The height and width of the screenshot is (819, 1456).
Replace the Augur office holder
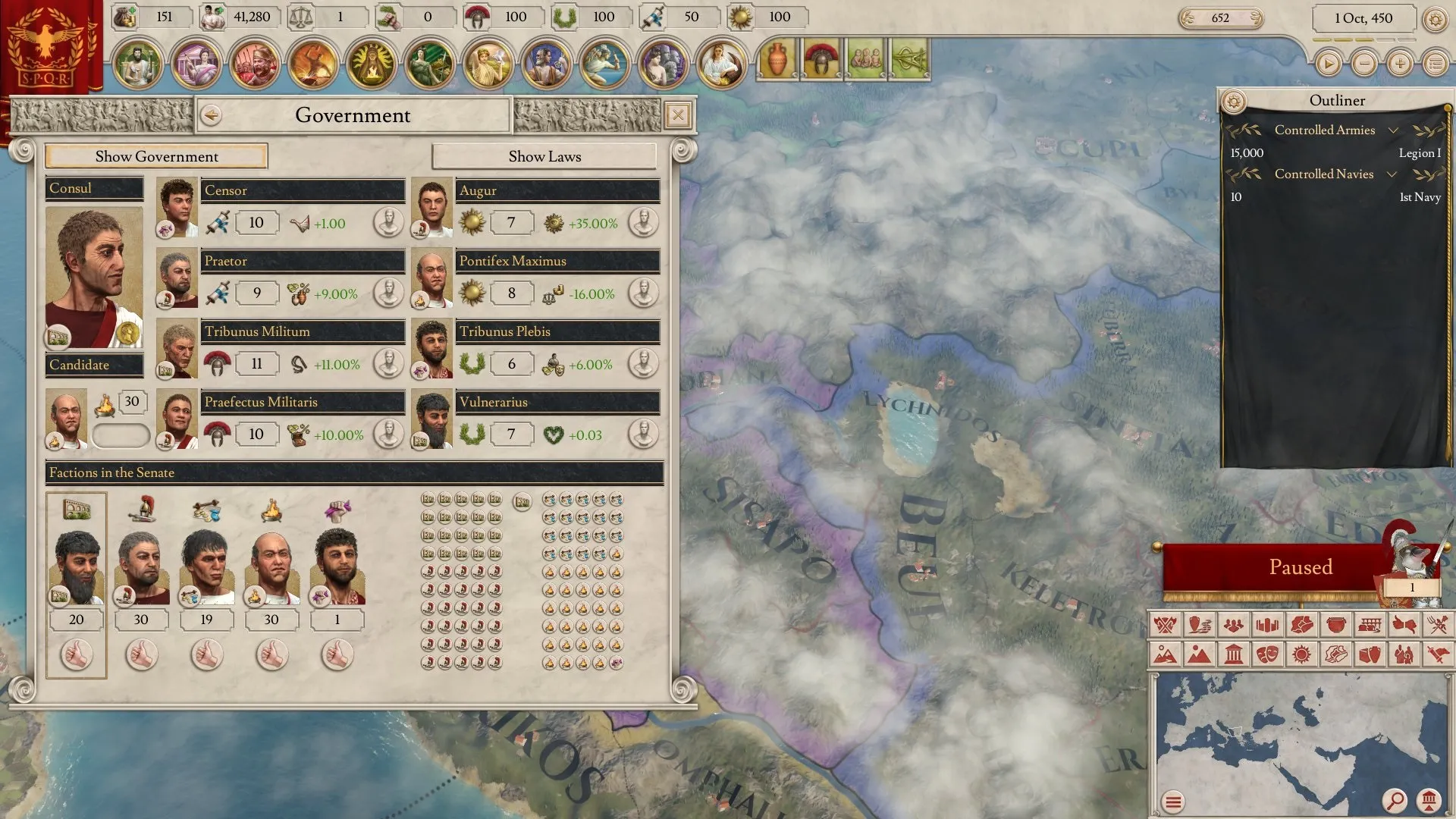pos(643,223)
